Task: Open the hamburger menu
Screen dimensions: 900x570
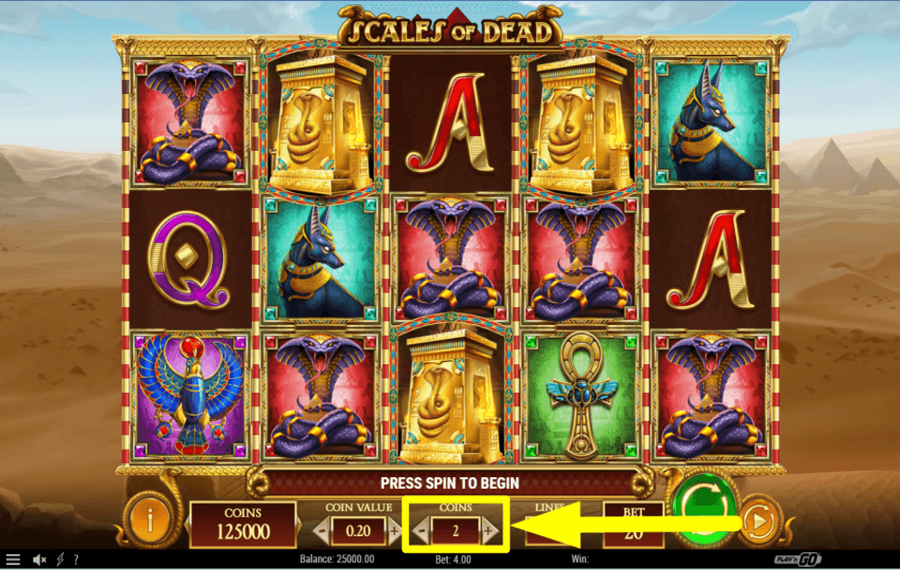Action: click(x=13, y=560)
